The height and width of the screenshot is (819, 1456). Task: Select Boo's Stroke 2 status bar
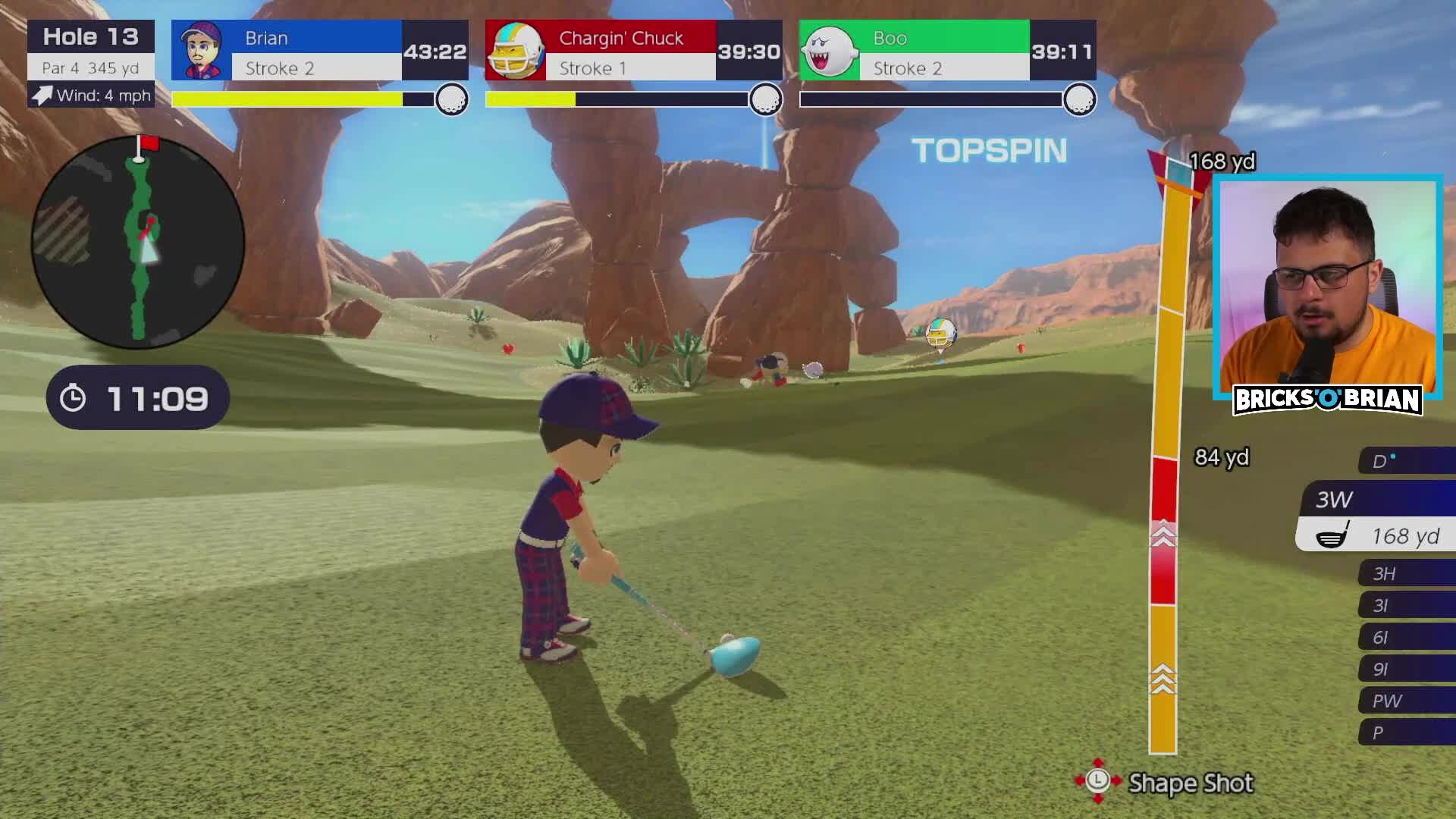(x=943, y=68)
